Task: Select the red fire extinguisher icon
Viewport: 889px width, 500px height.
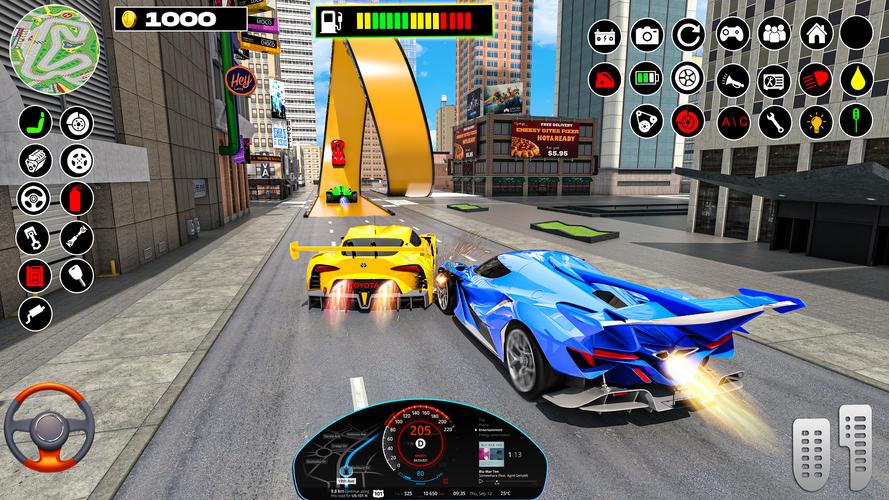Action: click(77, 198)
